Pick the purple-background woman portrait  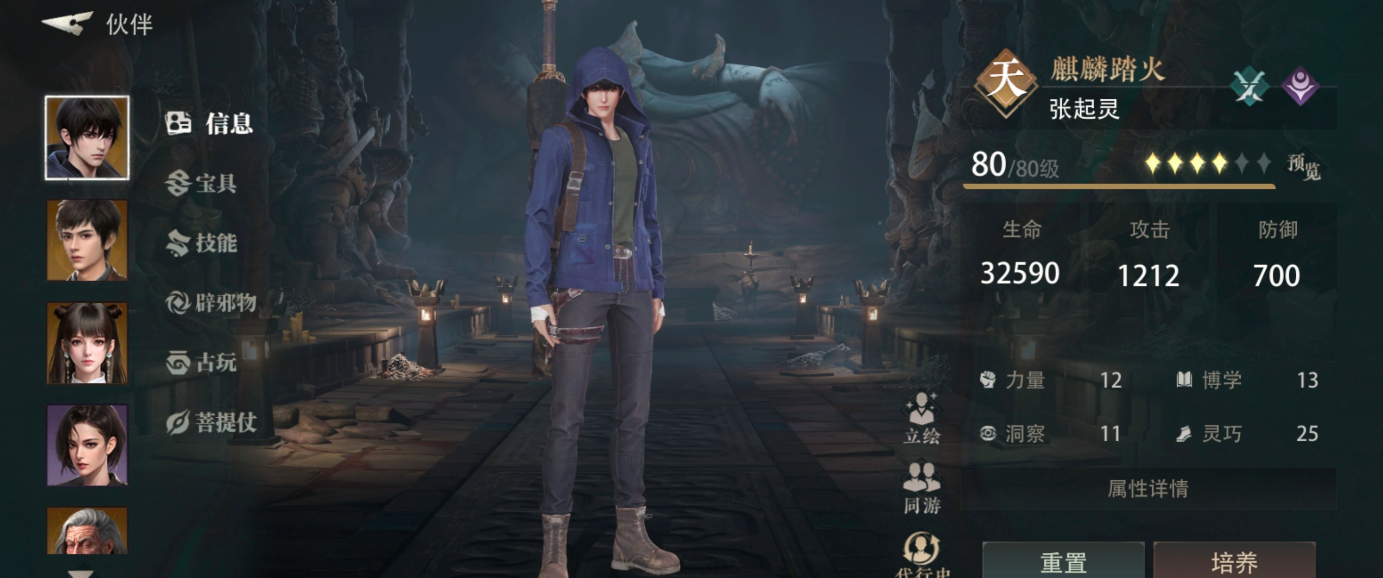tap(87, 445)
